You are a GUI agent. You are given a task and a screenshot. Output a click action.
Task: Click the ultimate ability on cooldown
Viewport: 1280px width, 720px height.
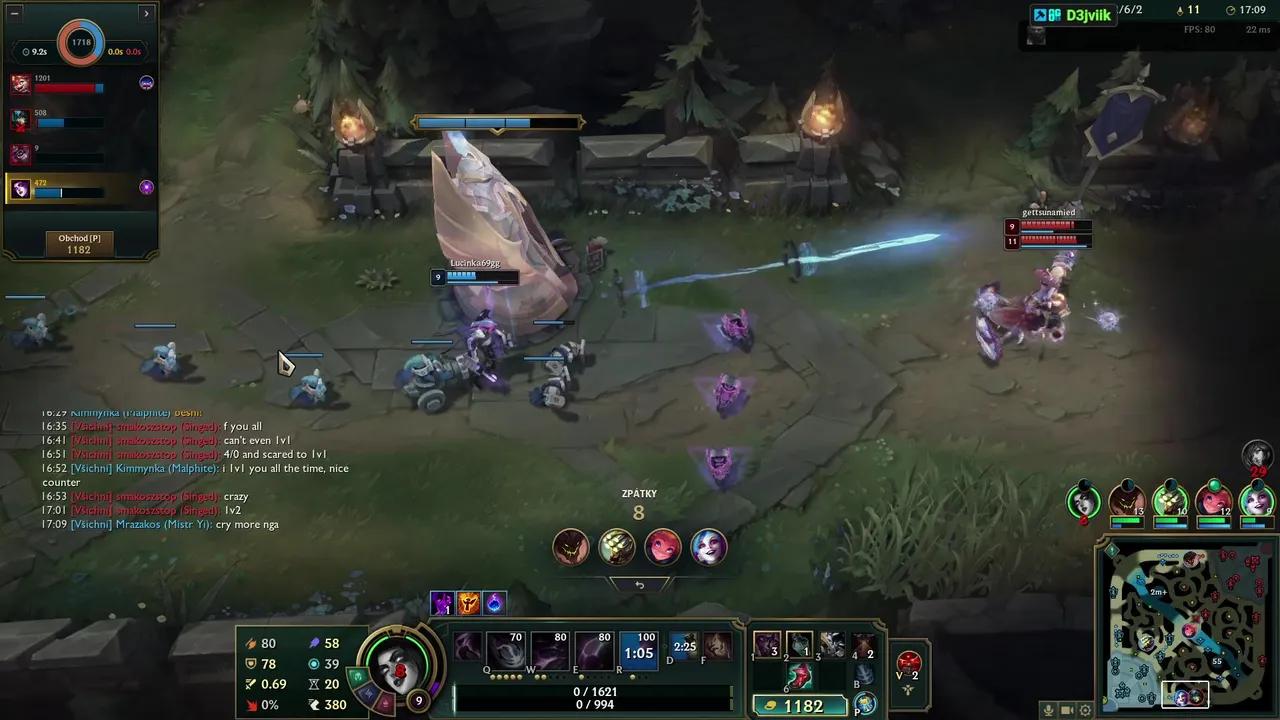point(638,652)
